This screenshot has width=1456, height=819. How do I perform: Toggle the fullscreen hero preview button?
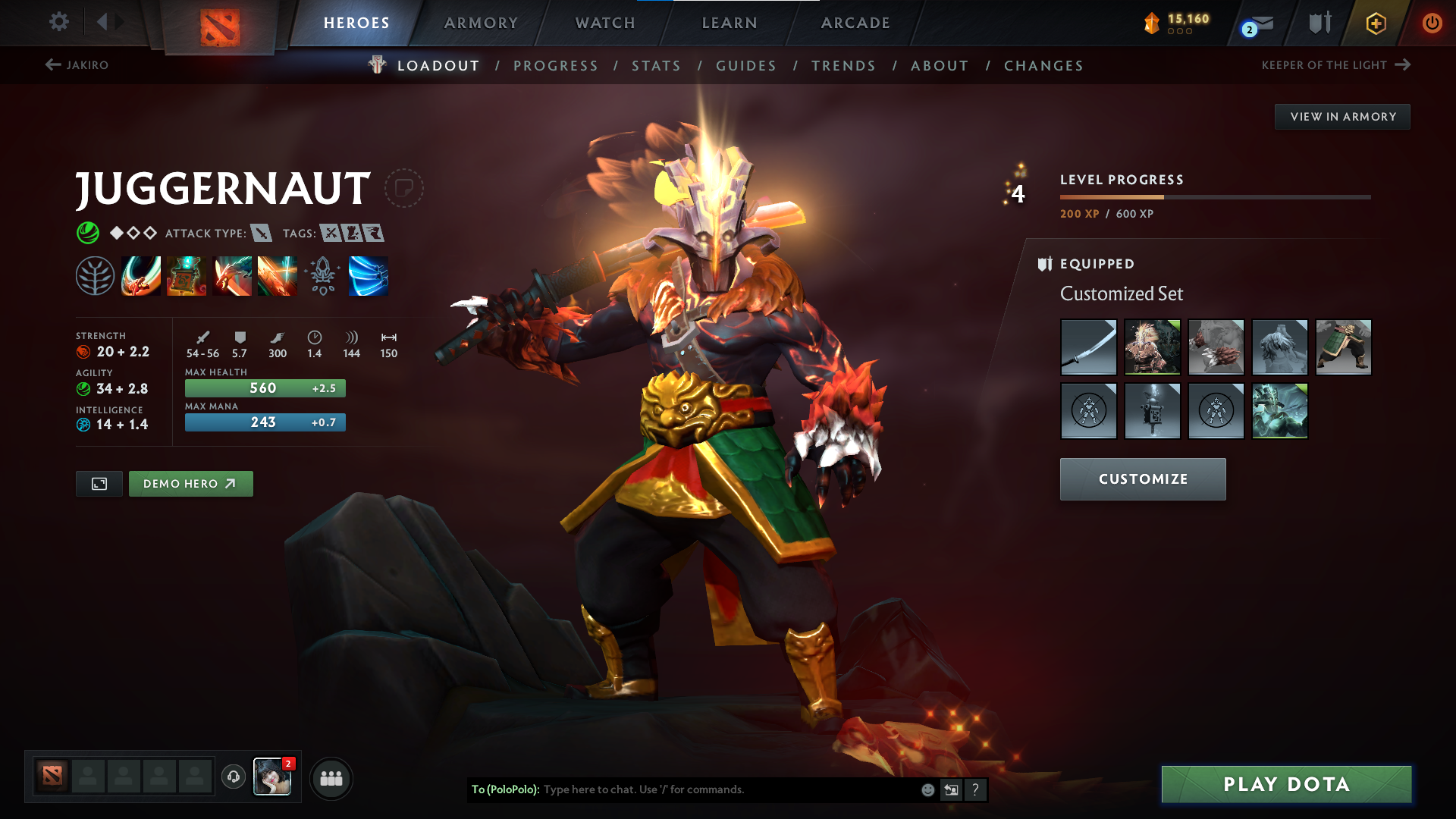tap(99, 483)
